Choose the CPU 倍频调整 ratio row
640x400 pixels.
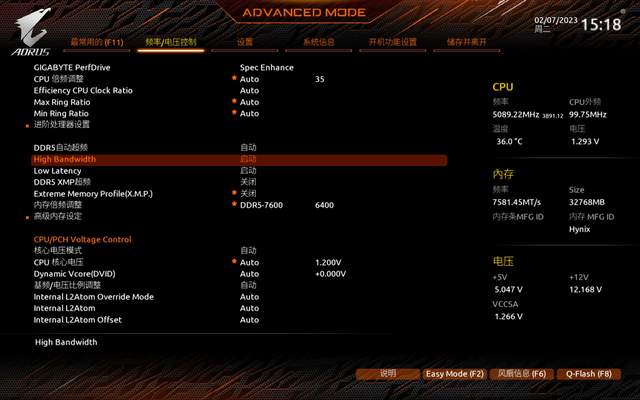tap(59, 78)
